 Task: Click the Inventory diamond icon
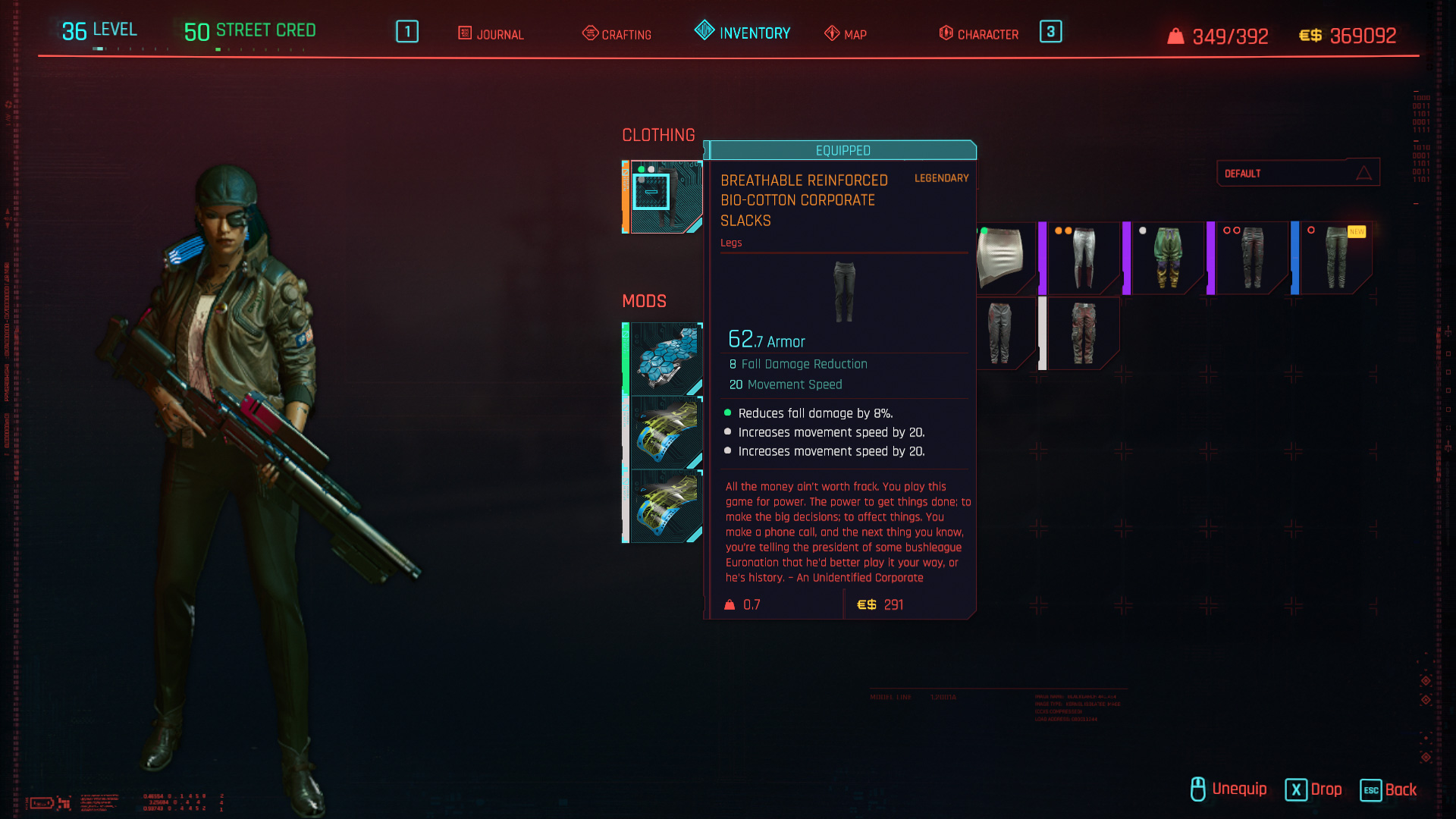[703, 32]
